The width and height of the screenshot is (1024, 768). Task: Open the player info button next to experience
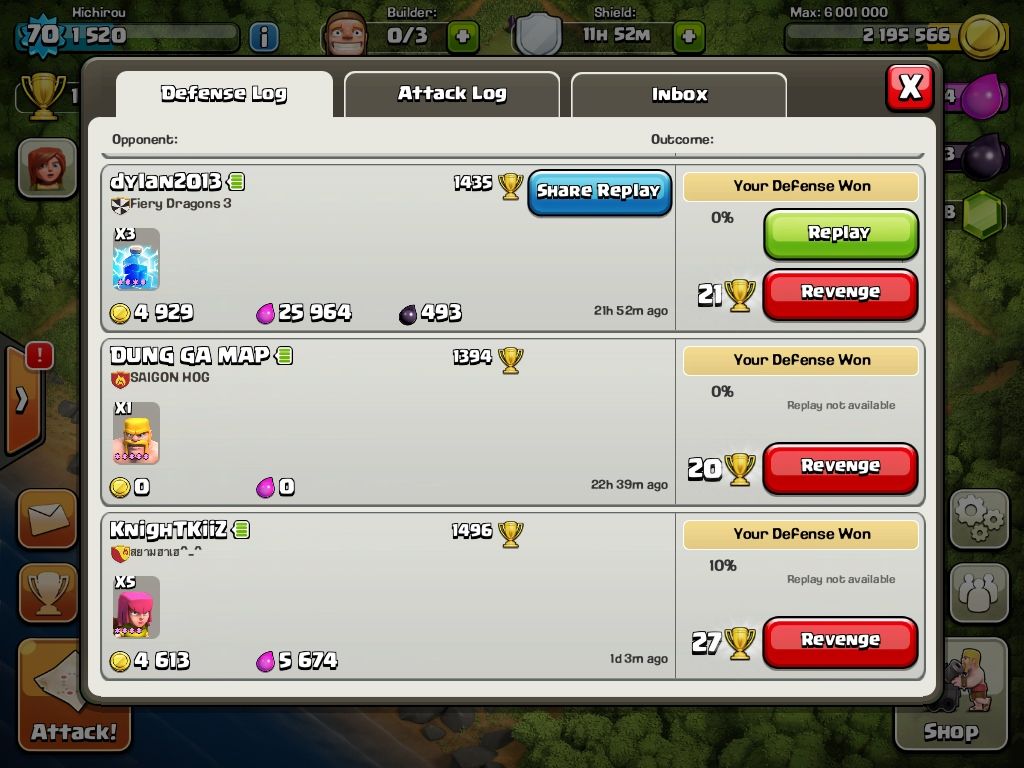(x=263, y=37)
